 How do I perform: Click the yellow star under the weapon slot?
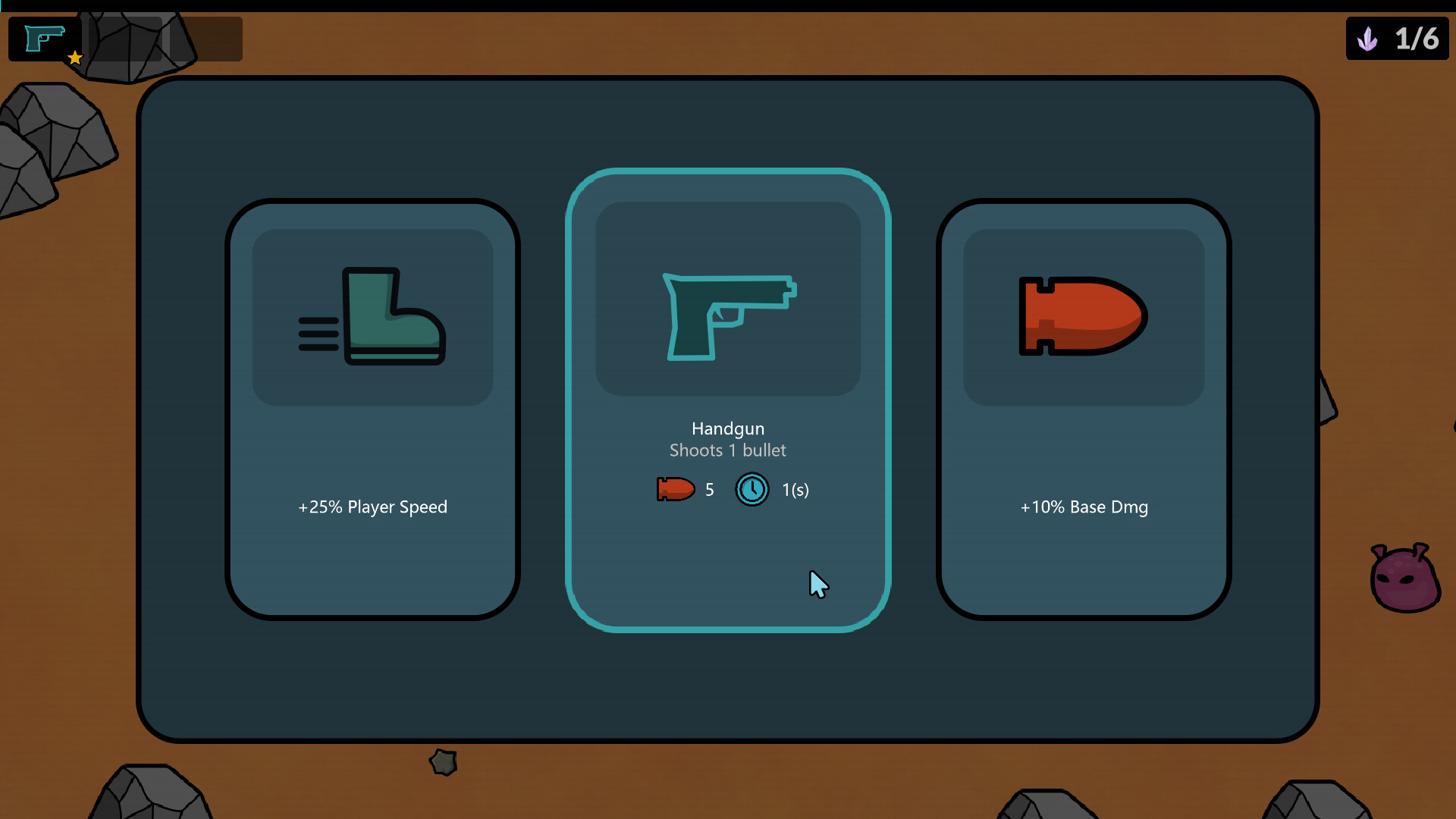pyautogui.click(x=75, y=58)
